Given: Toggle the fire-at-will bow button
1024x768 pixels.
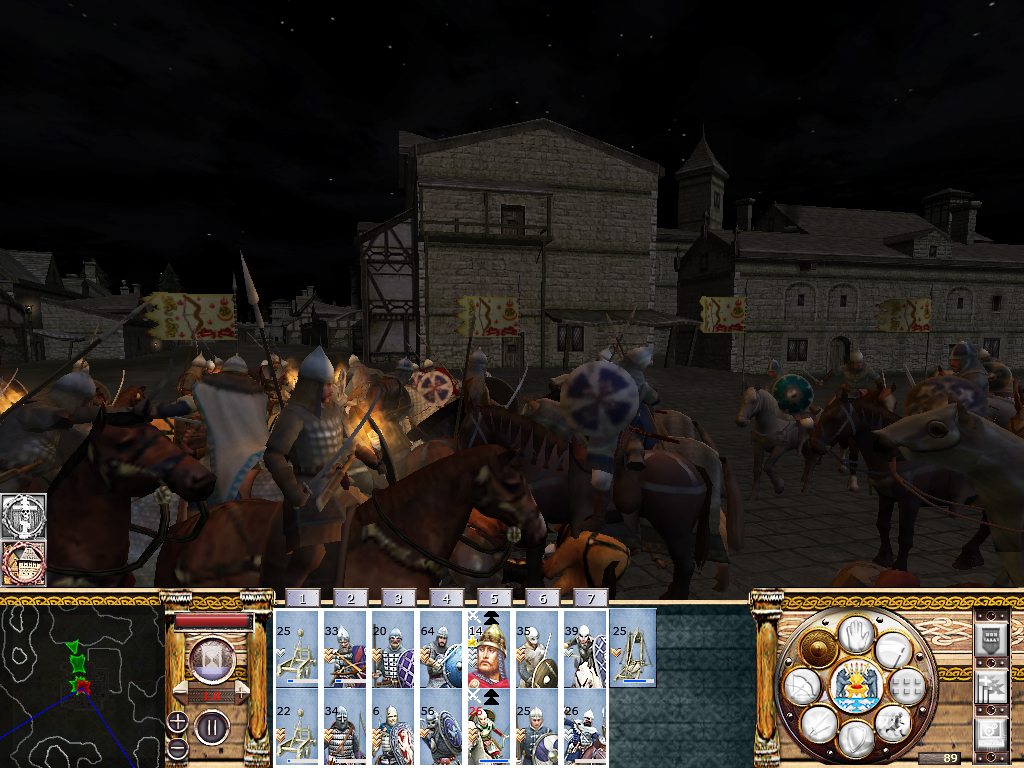Looking at the screenshot, I should [802, 686].
